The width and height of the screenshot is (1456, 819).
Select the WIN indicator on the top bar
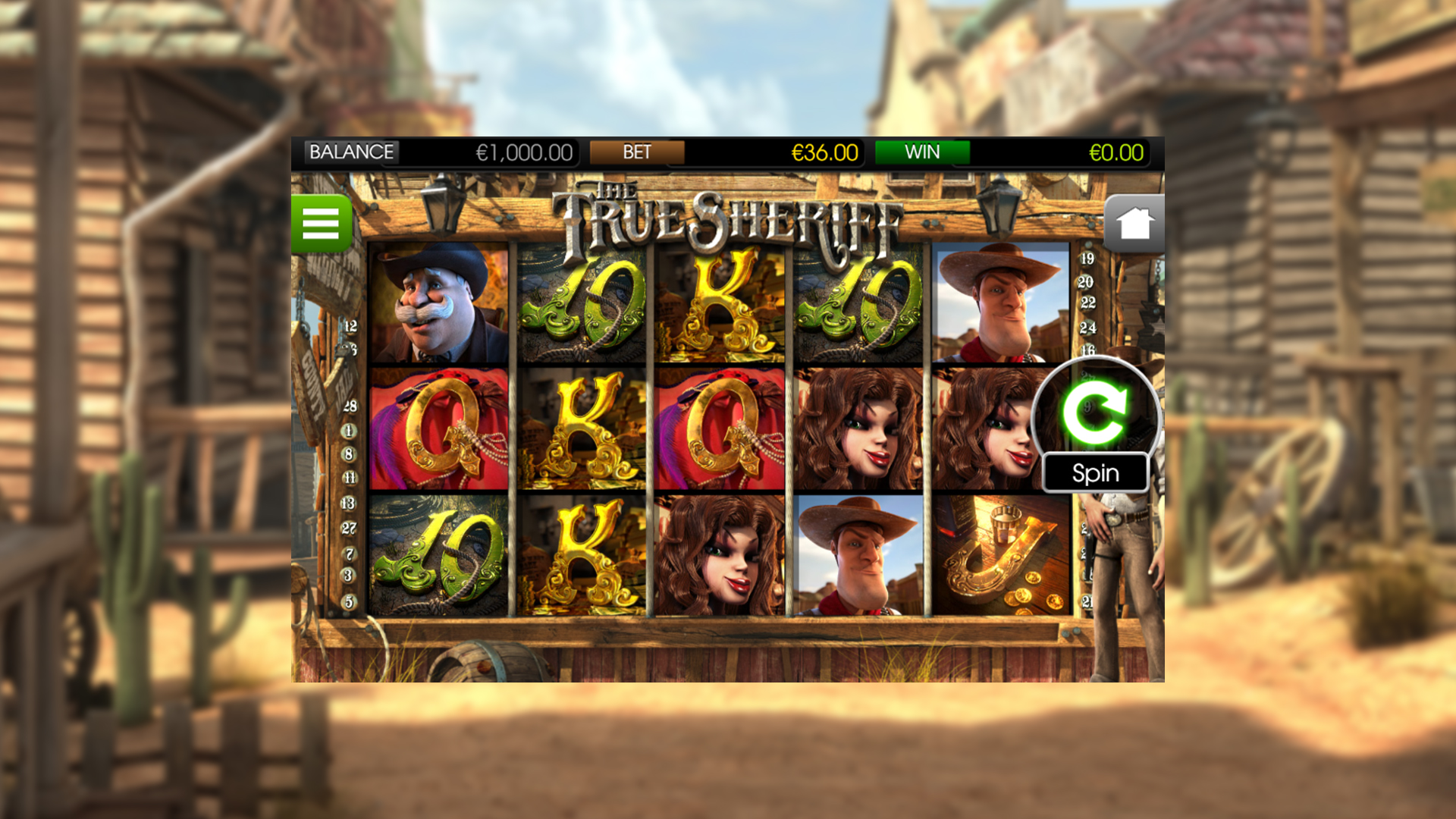pyautogui.click(x=922, y=152)
